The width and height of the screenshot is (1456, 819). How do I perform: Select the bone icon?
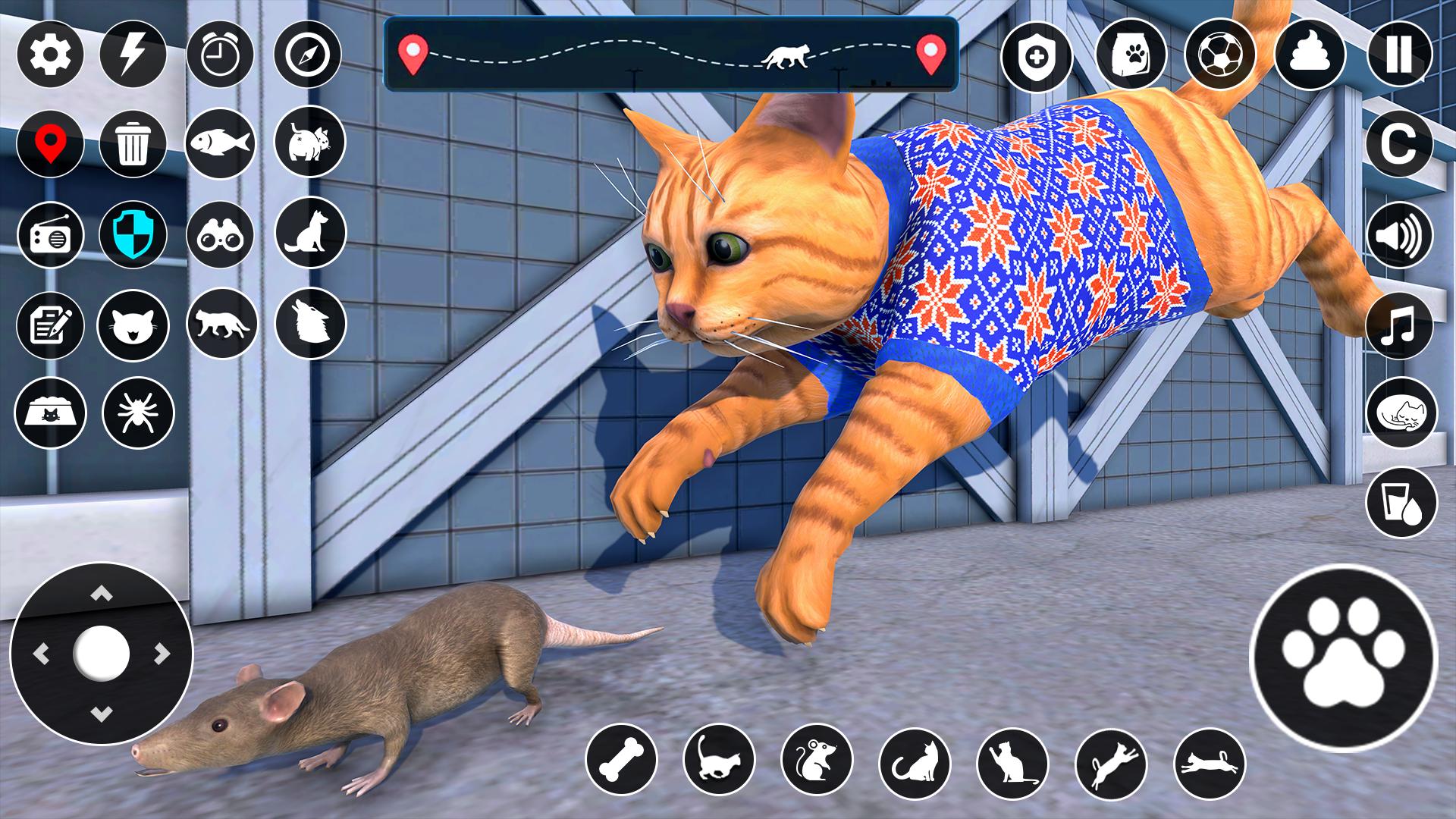point(622,760)
